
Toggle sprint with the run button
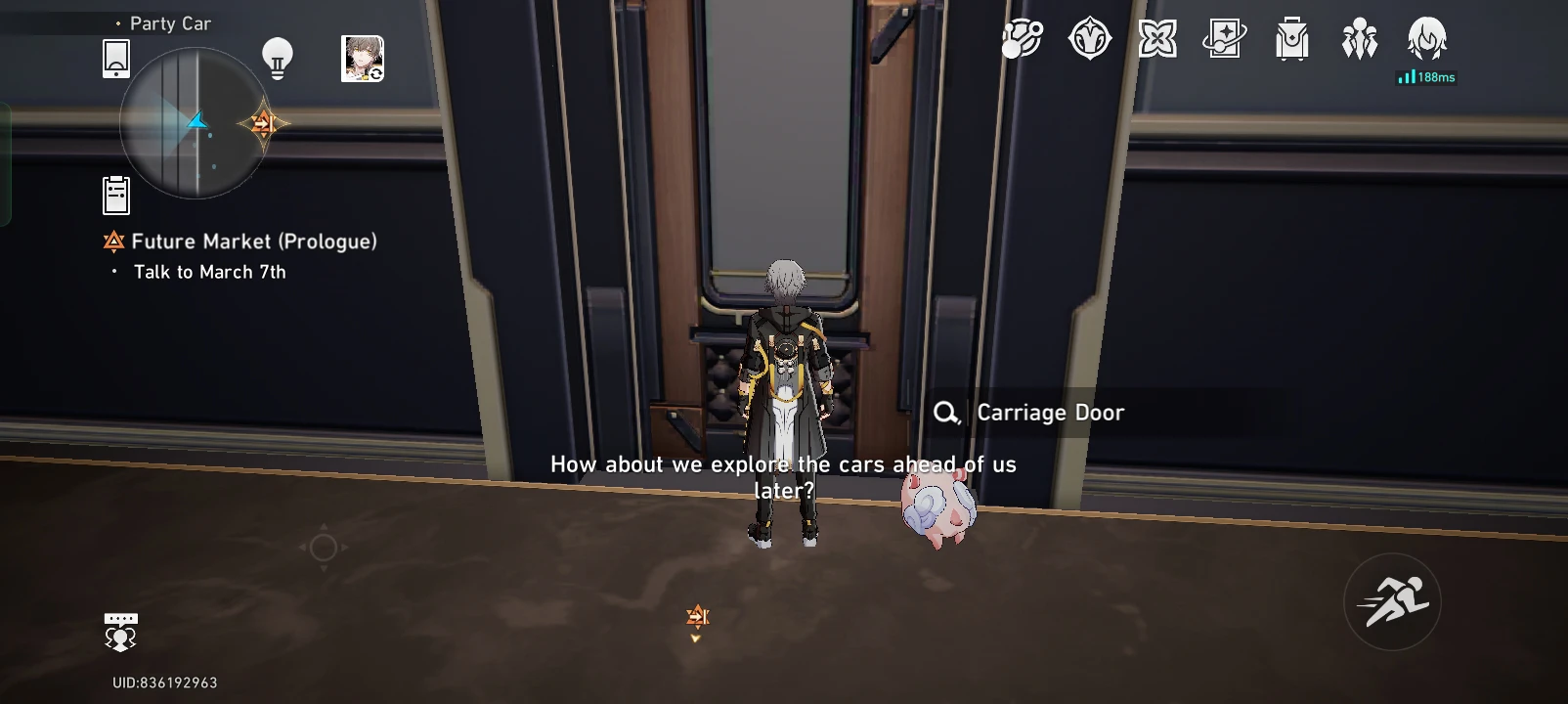1391,599
